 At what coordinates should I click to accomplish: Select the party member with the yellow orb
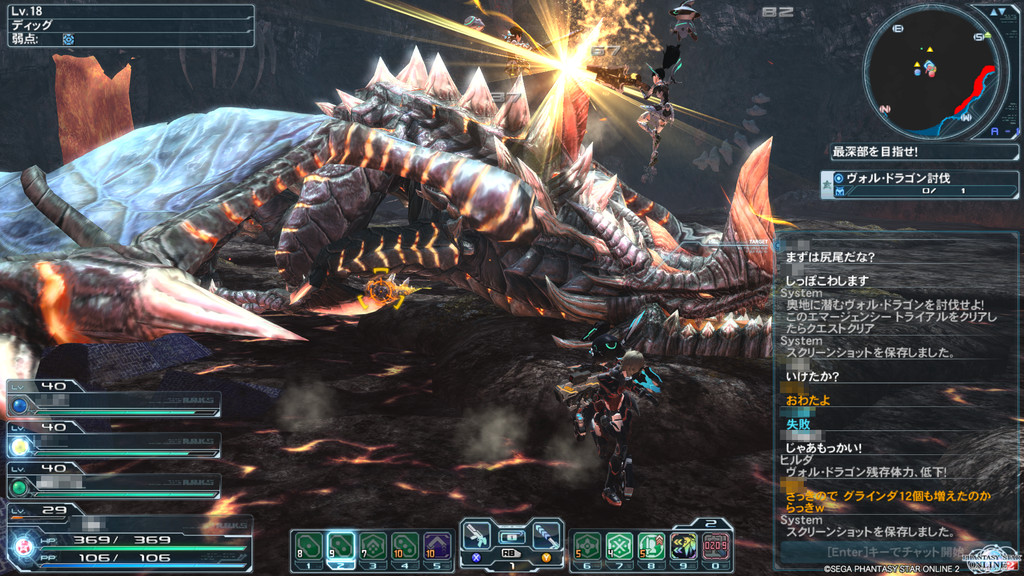tap(113, 440)
